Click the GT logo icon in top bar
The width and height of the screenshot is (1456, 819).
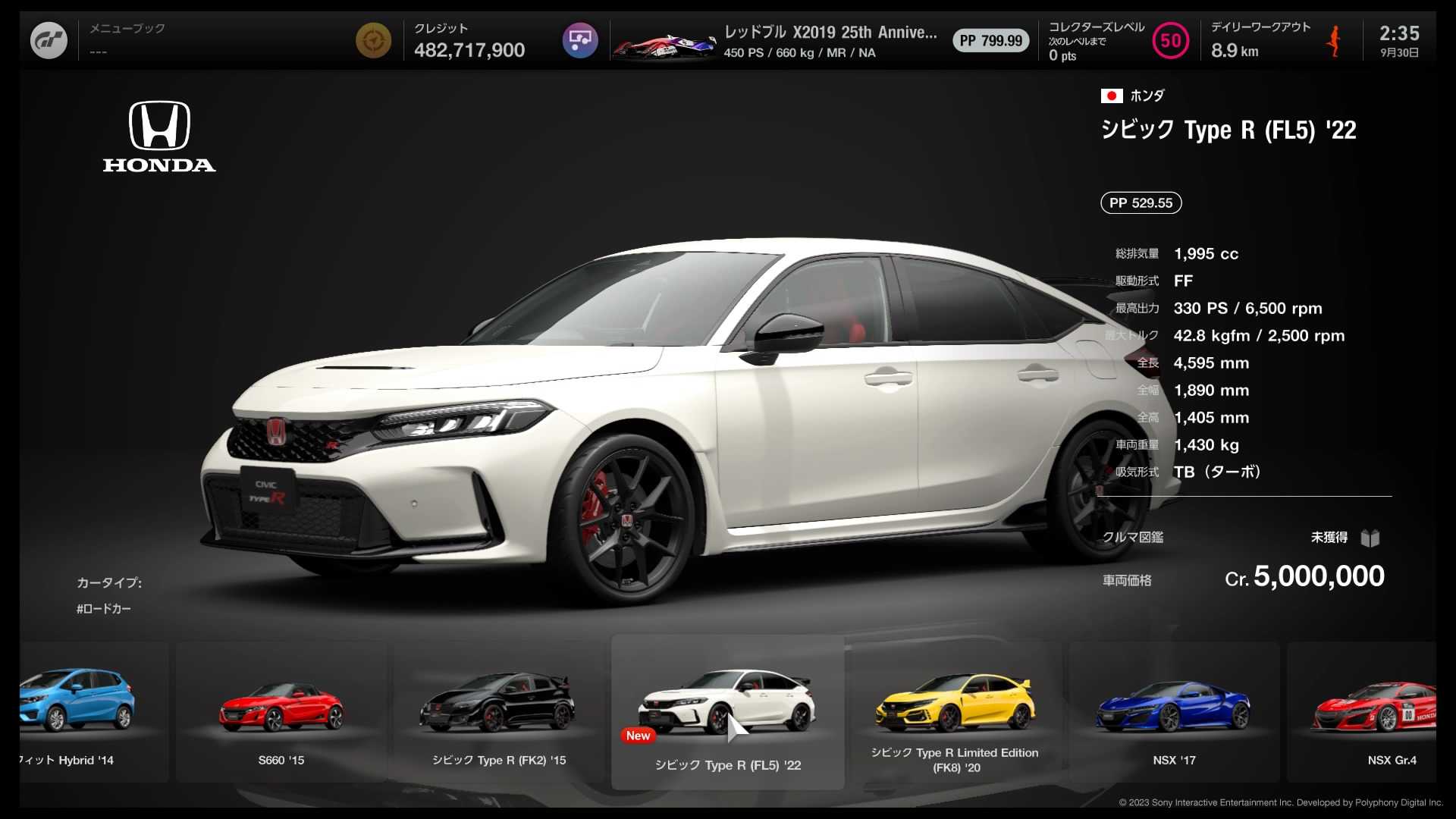[x=49, y=41]
